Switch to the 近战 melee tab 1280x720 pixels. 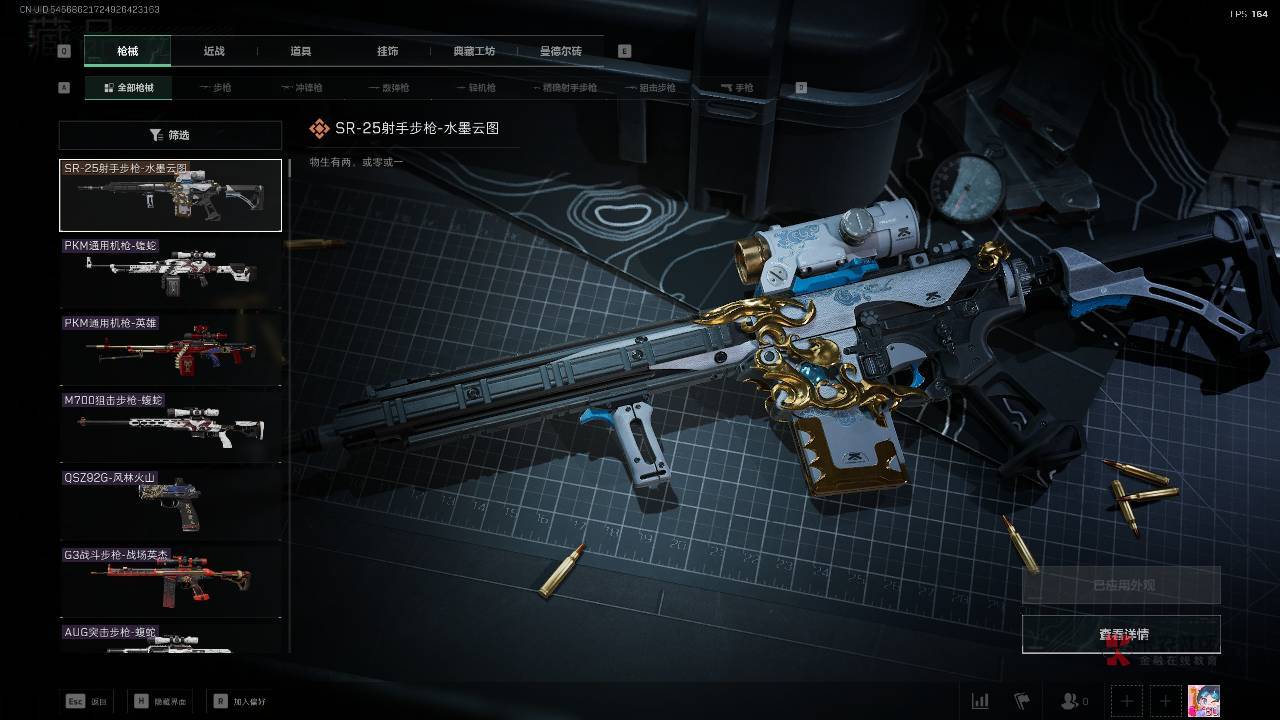point(214,51)
